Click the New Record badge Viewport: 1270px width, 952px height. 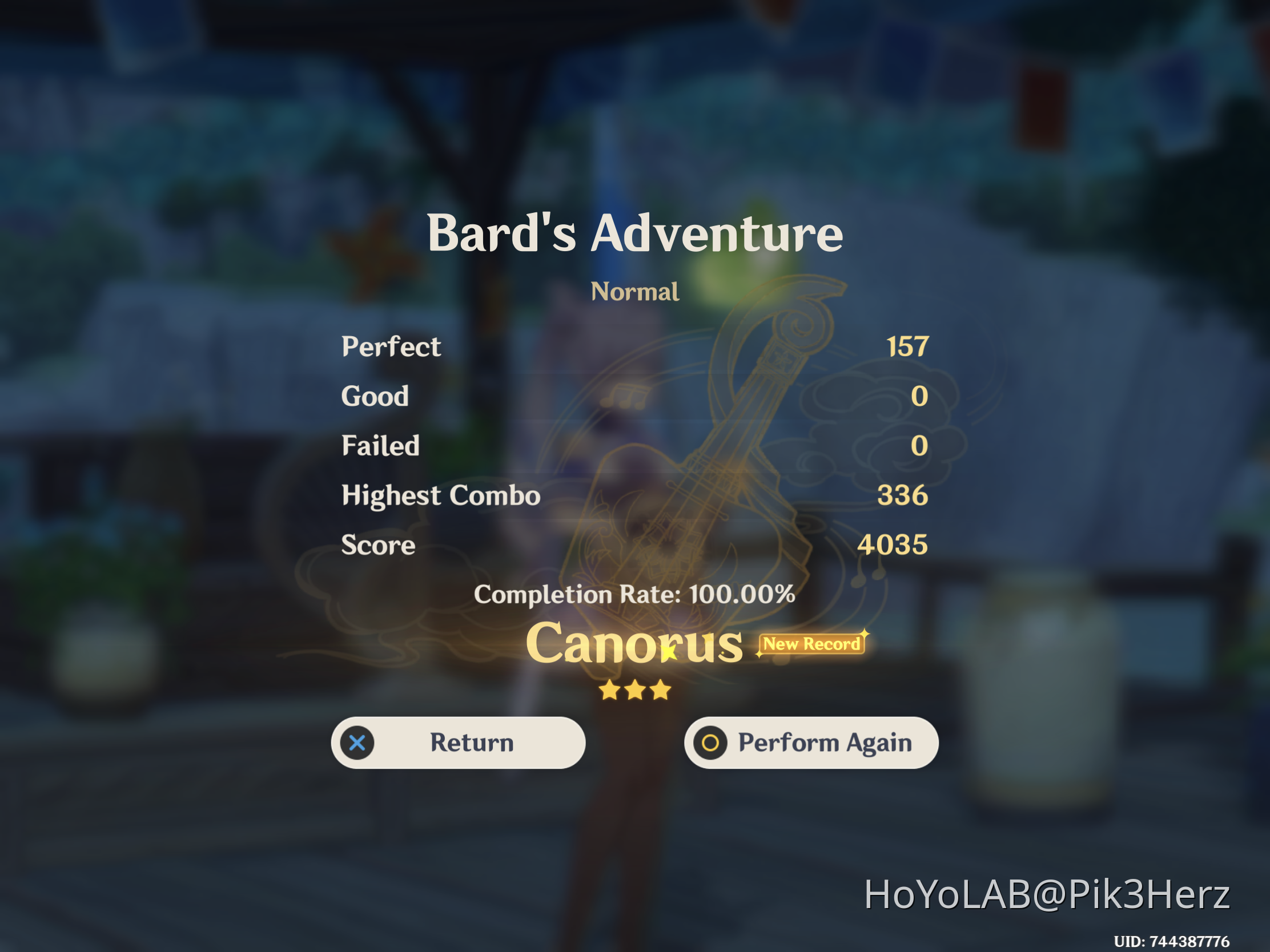[812, 644]
